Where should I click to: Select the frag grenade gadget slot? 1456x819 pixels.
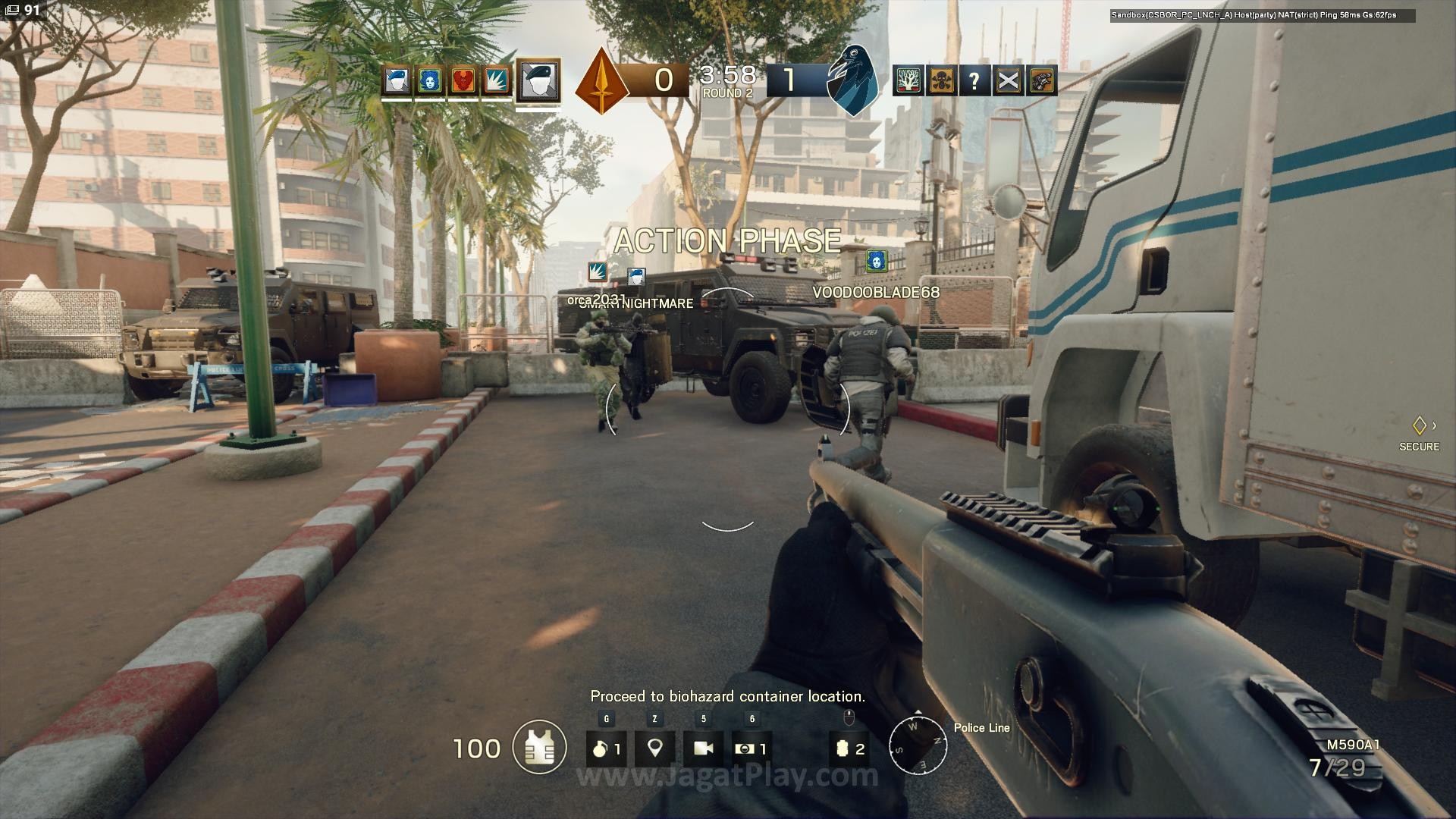click(x=606, y=748)
